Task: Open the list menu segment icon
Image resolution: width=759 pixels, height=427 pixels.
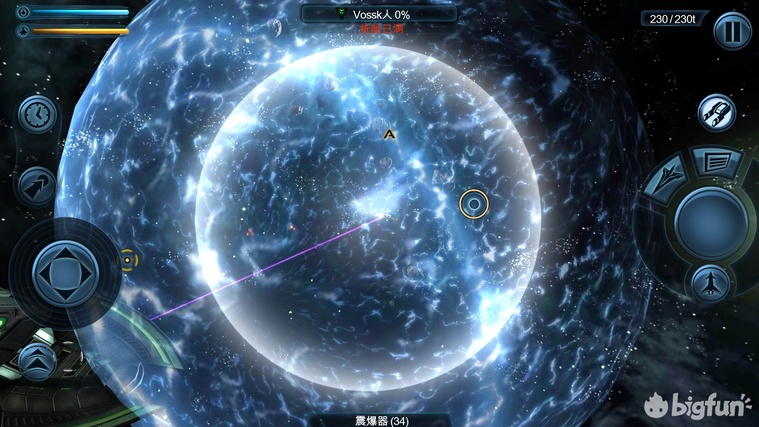Action: [716, 161]
